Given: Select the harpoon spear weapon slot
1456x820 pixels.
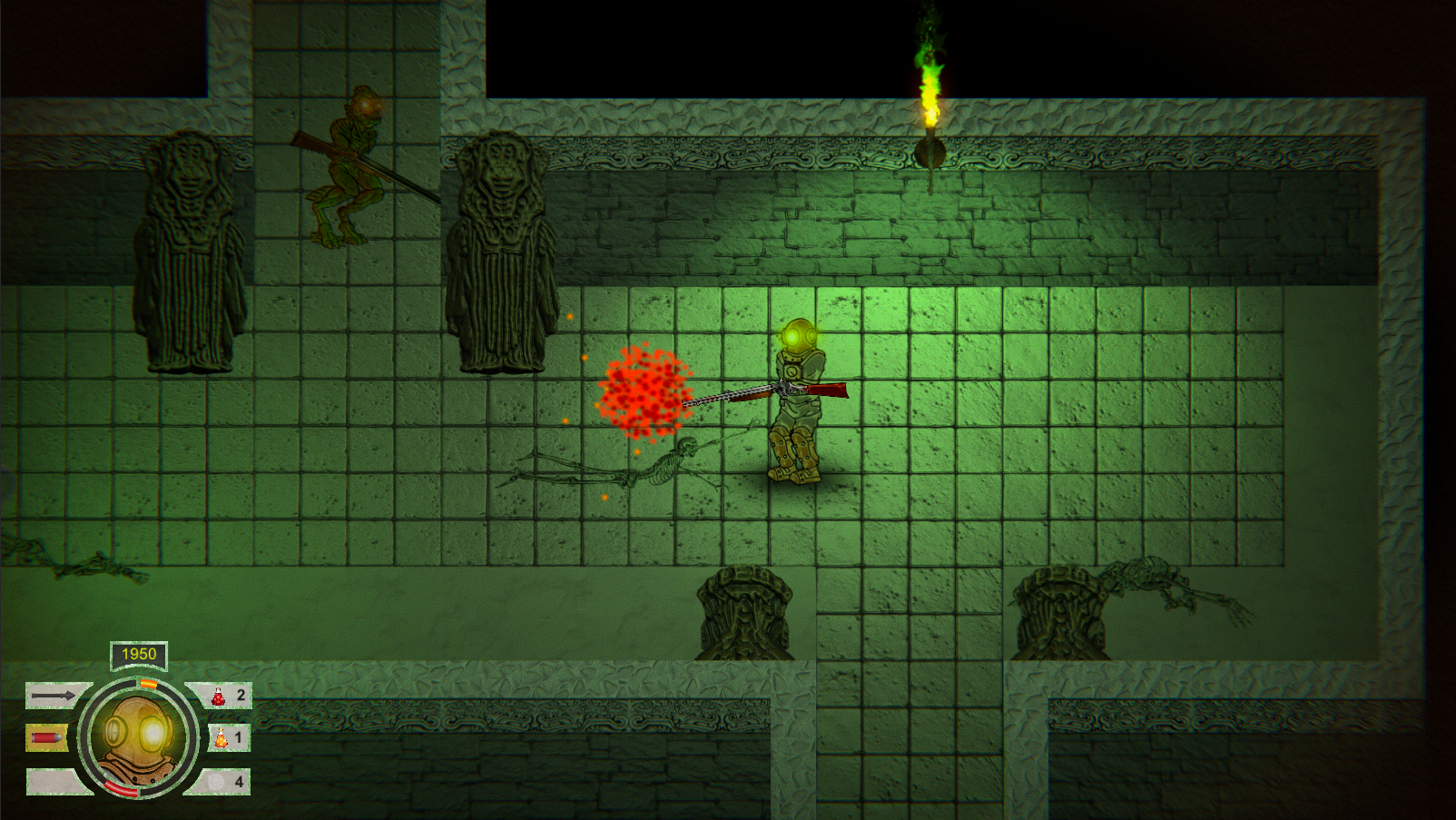Looking at the screenshot, I should pyautogui.click(x=53, y=697).
